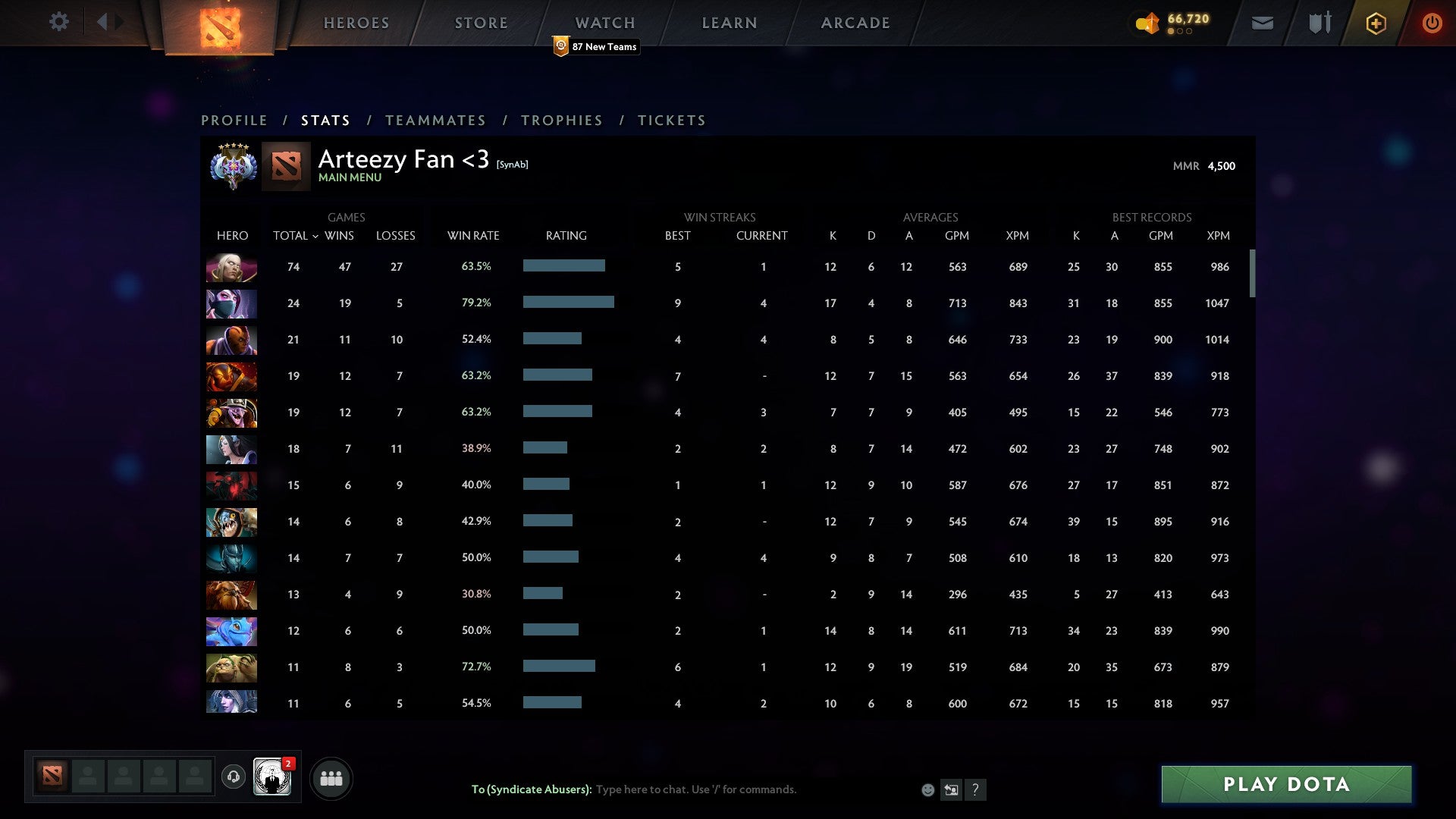Click the orange power exit icon
The height and width of the screenshot is (819, 1456).
point(1432,23)
